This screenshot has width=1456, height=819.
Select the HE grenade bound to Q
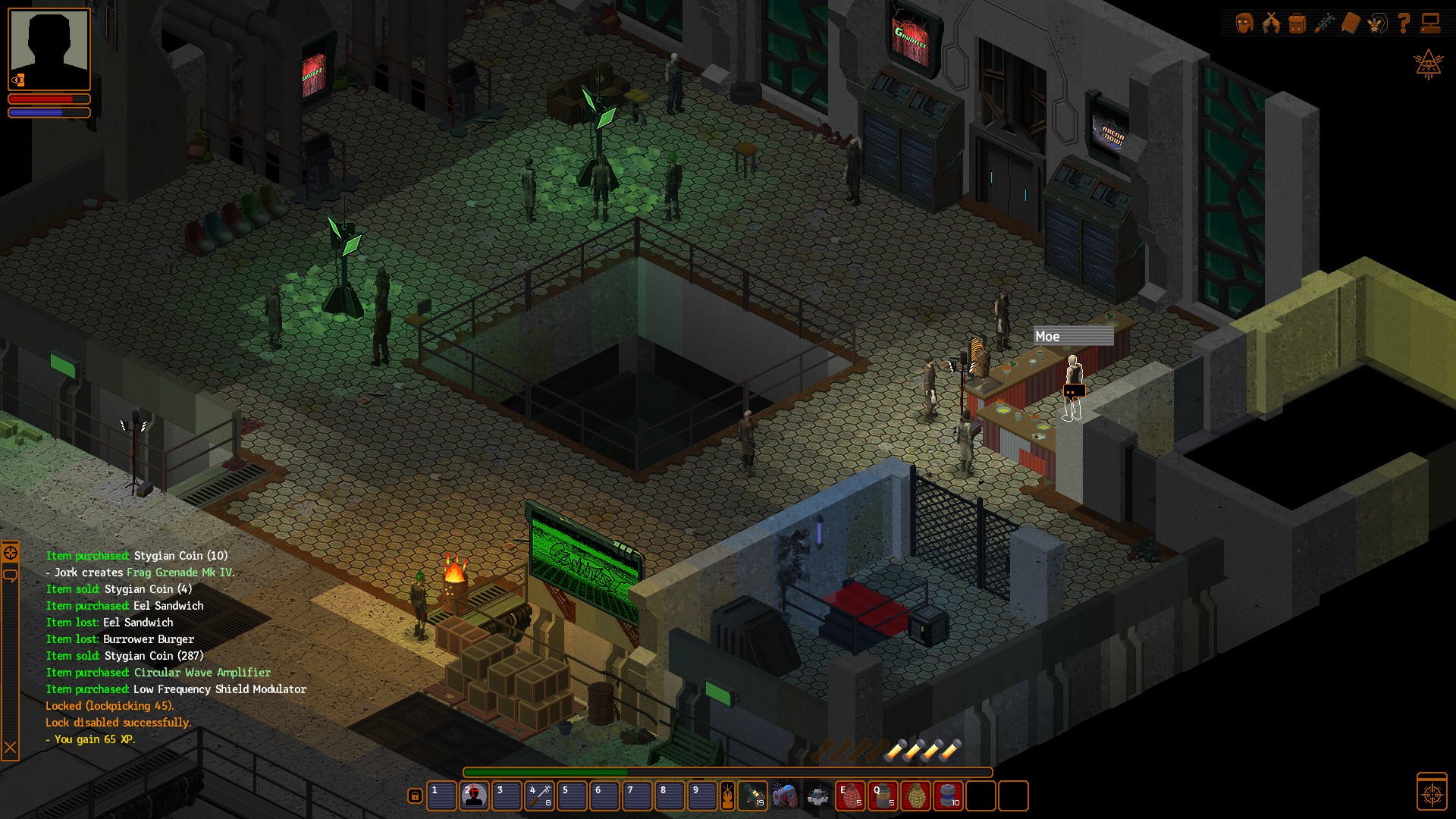tap(881, 796)
